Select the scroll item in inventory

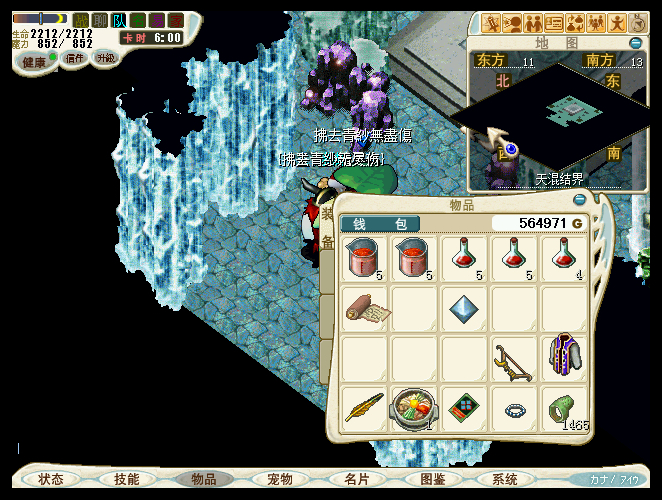pyautogui.click(x=365, y=310)
